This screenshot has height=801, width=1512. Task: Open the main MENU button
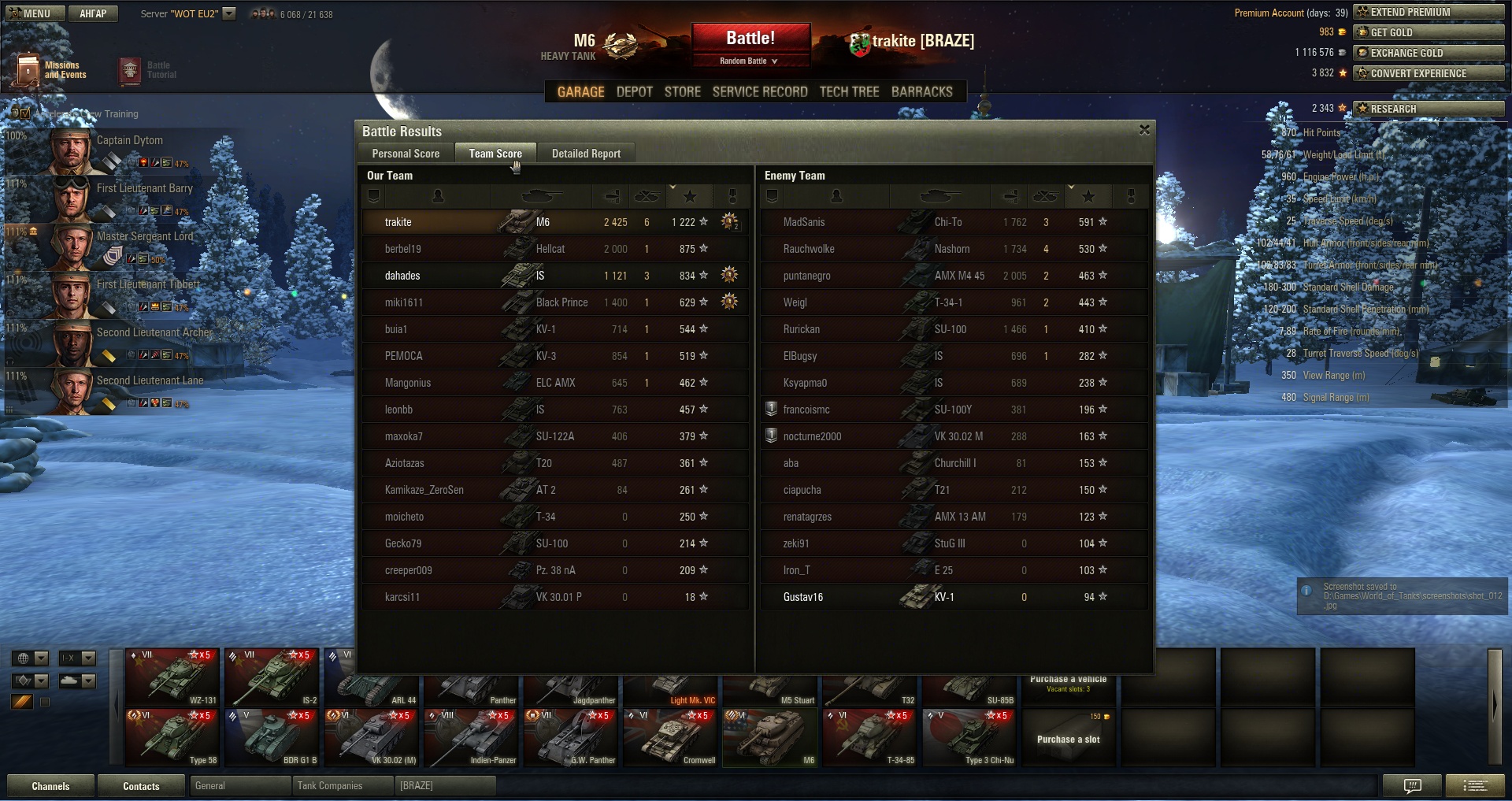click(x=31, y=13)
